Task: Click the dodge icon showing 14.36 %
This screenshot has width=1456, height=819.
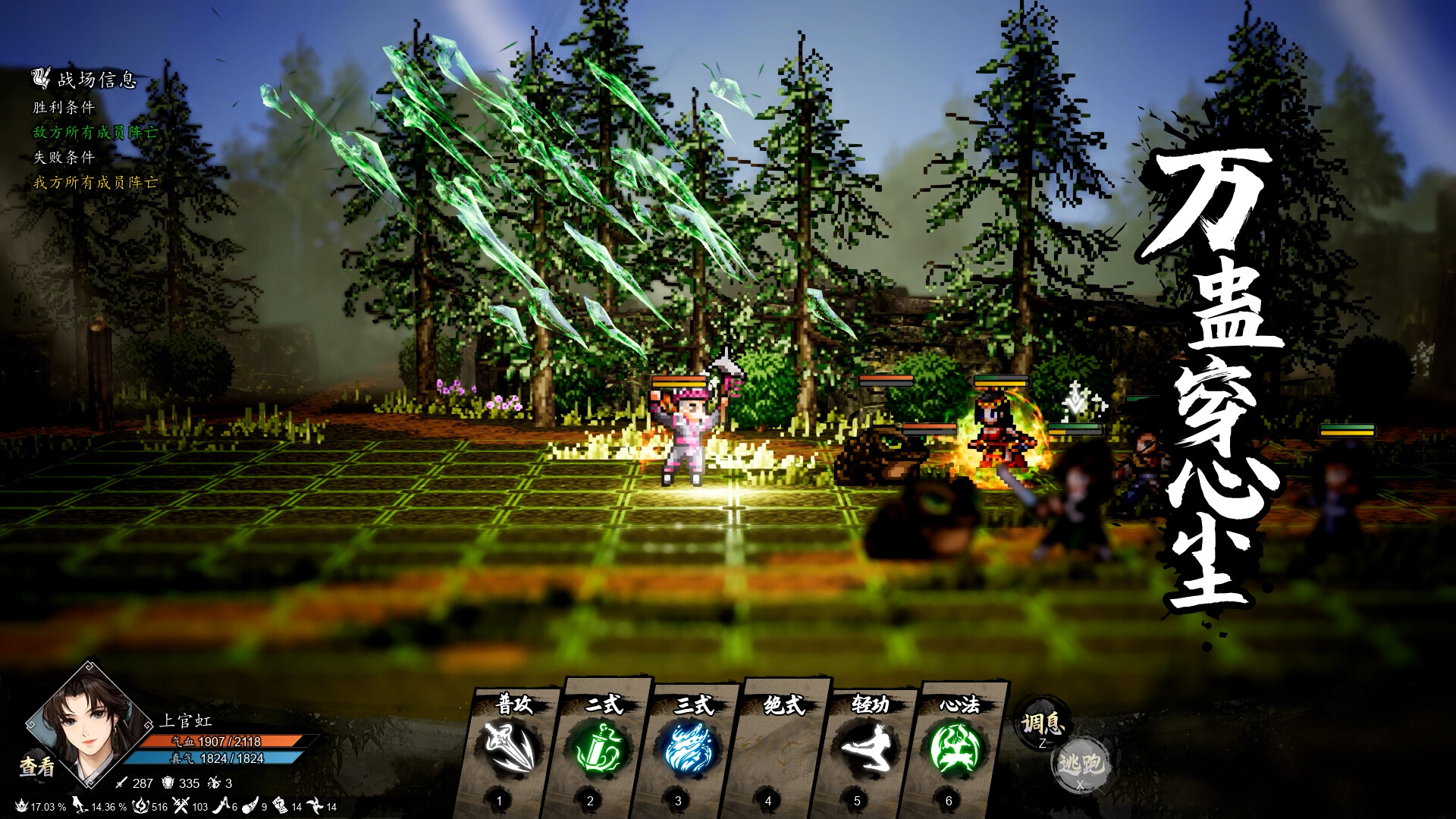Action: click(x=80, y=807)
